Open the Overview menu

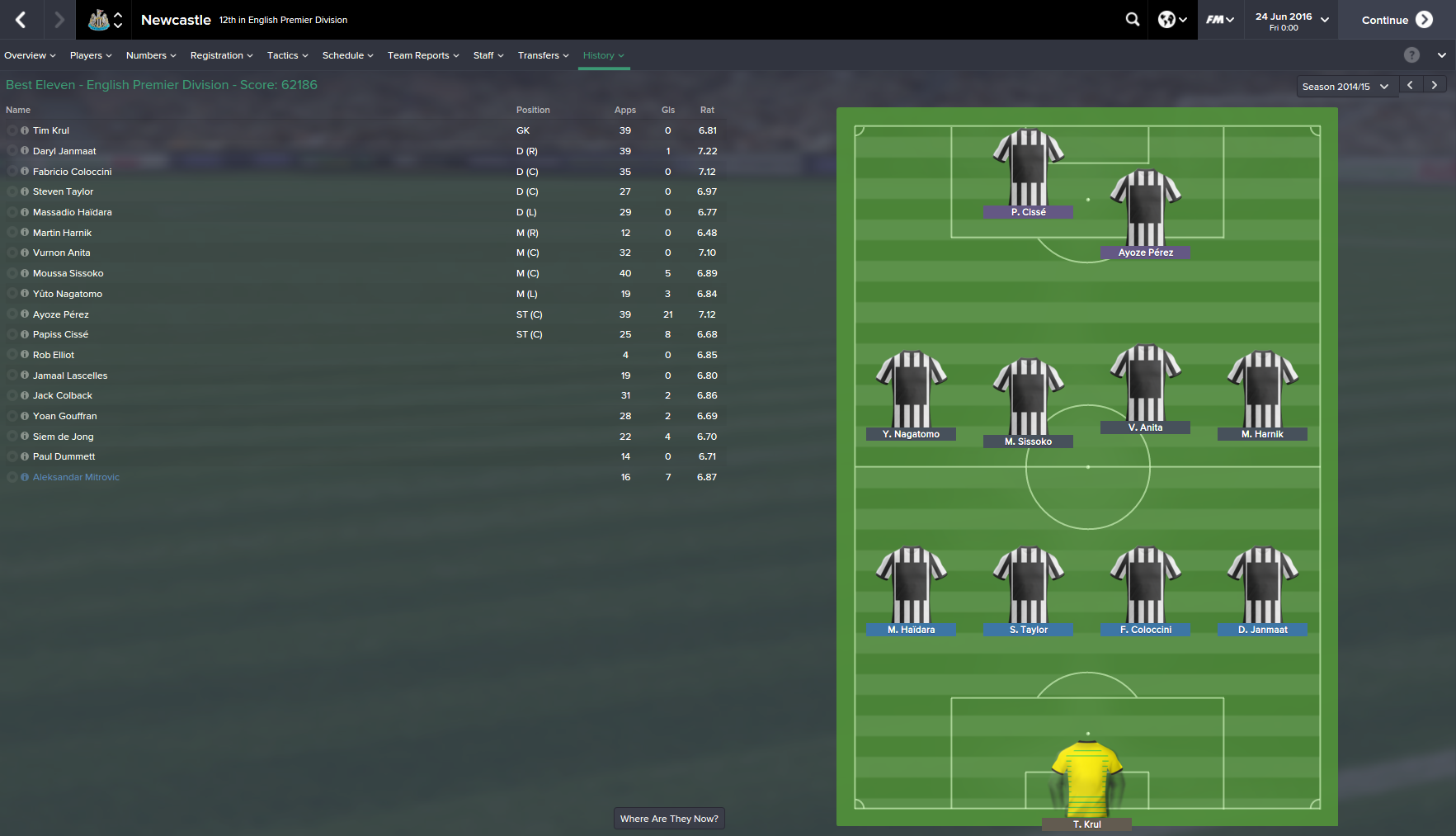pyautogui.click(x=30, y=55)
